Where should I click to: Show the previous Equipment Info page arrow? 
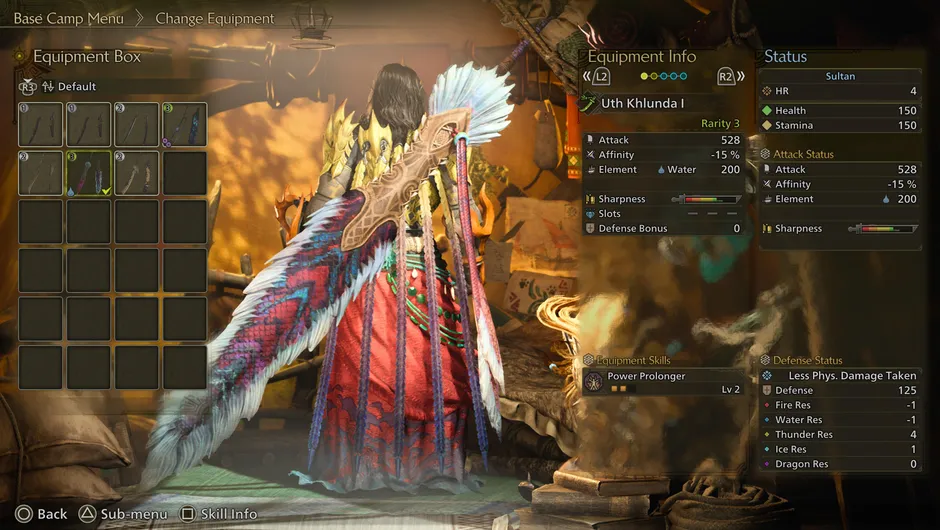tap(596, 76)
